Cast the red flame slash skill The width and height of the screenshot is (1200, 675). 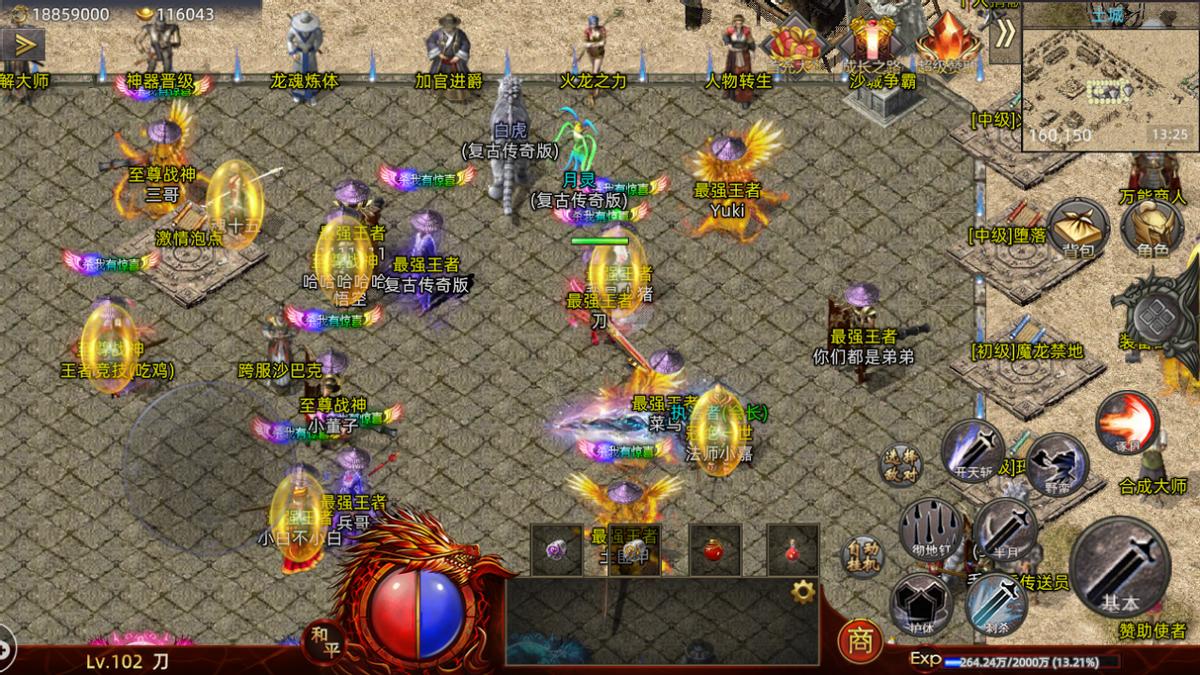pos(1127,422)
